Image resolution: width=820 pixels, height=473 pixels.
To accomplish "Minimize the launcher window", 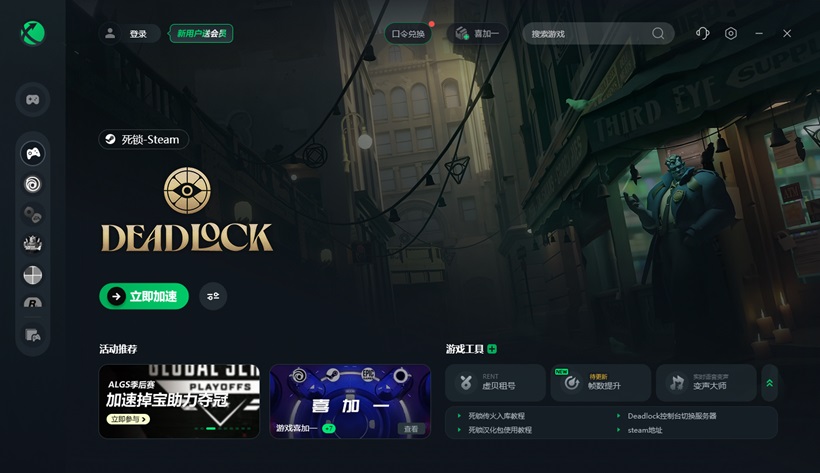I will click(x=759, y=34).
